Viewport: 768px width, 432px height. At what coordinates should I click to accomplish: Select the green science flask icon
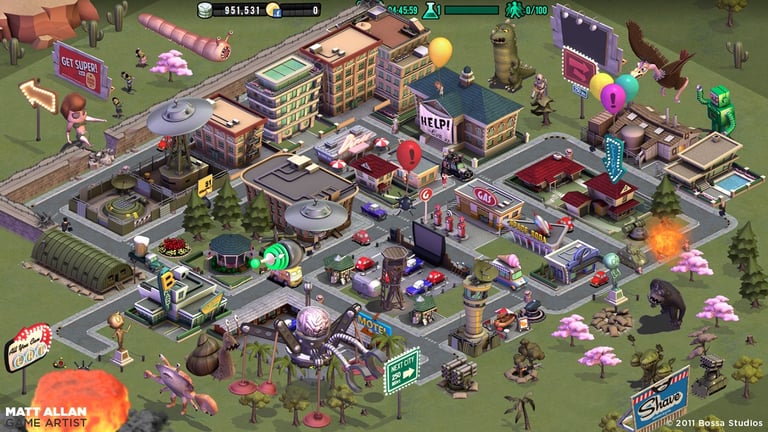432,10
